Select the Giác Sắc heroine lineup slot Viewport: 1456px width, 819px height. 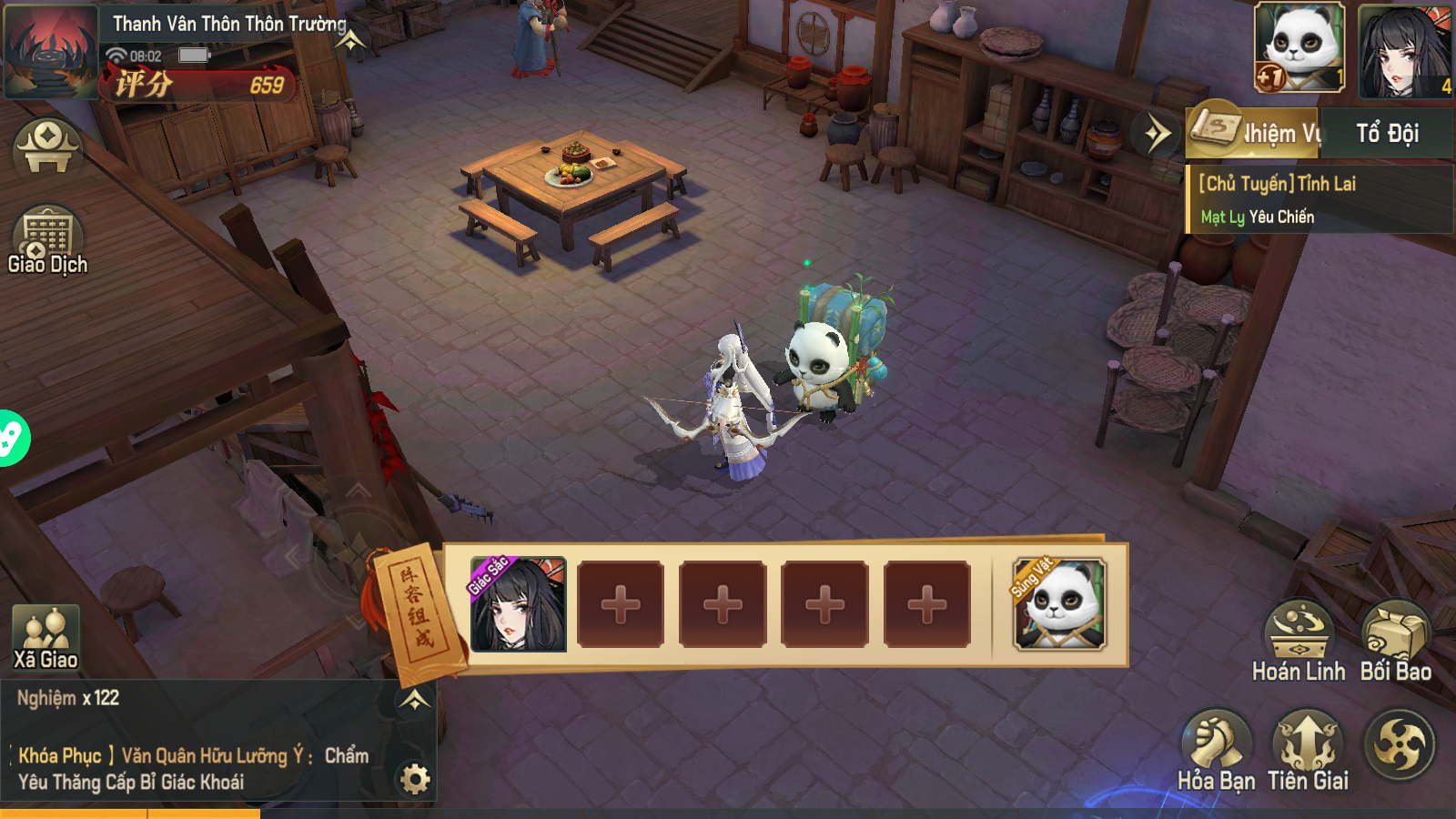(x=518, y=604)
